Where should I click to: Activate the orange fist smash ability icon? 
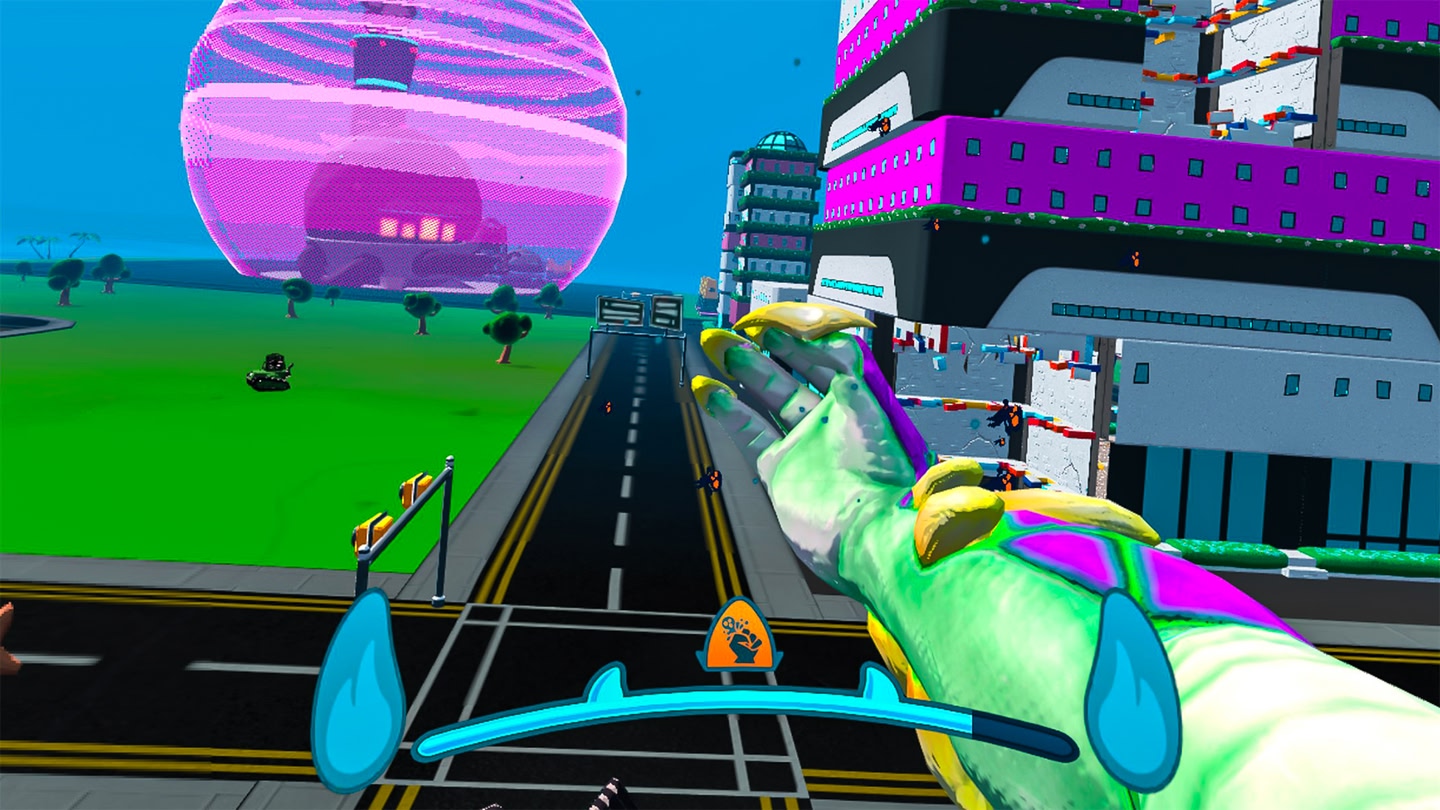739,639
